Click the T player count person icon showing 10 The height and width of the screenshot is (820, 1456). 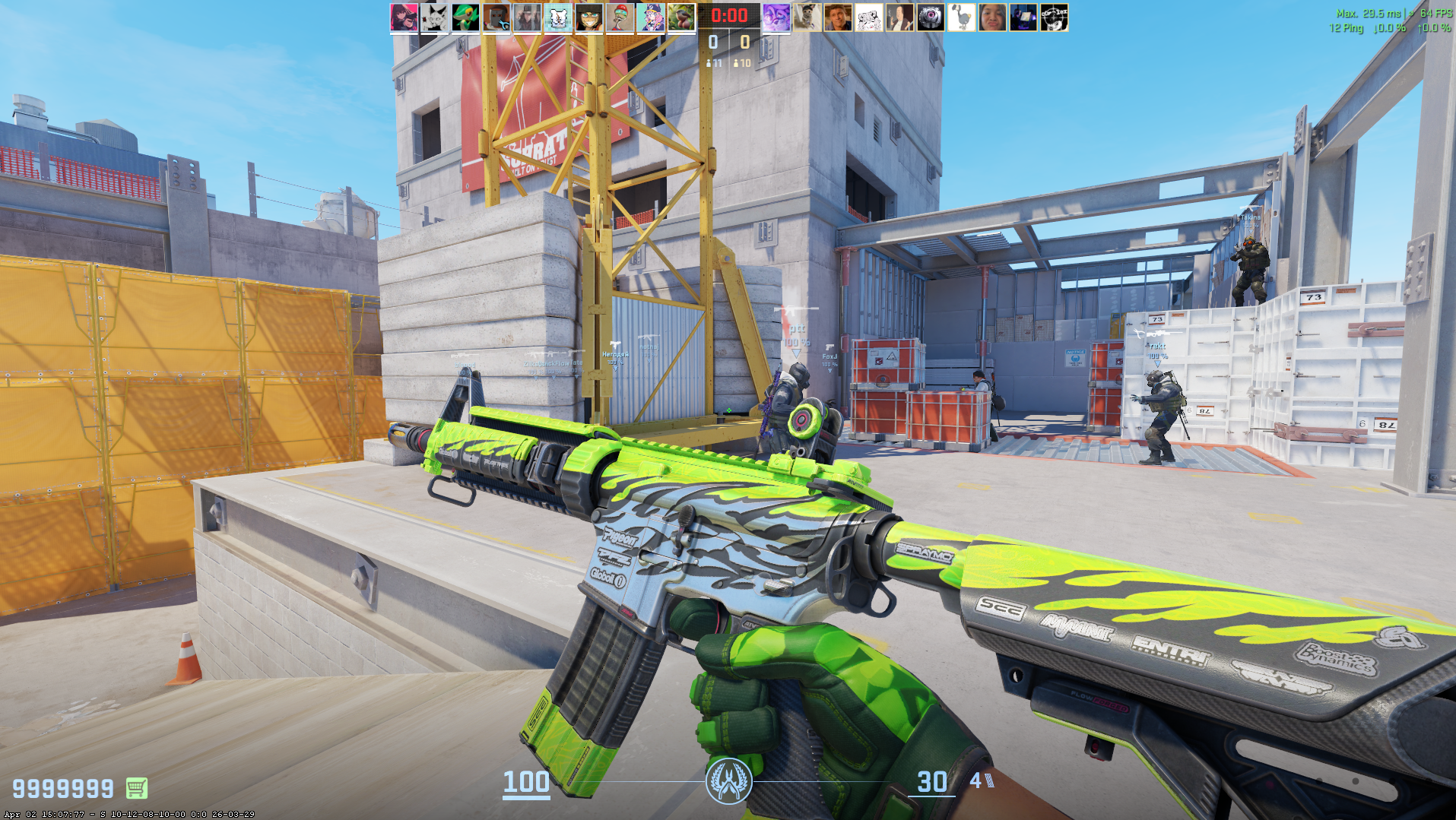735,64
